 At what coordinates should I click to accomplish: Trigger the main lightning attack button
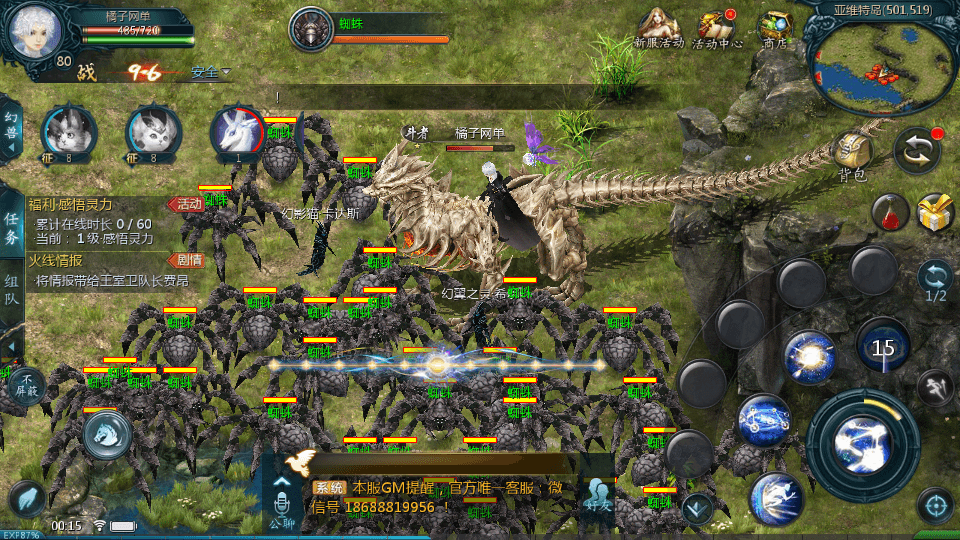pyautogui.click(x=862, y=445)
